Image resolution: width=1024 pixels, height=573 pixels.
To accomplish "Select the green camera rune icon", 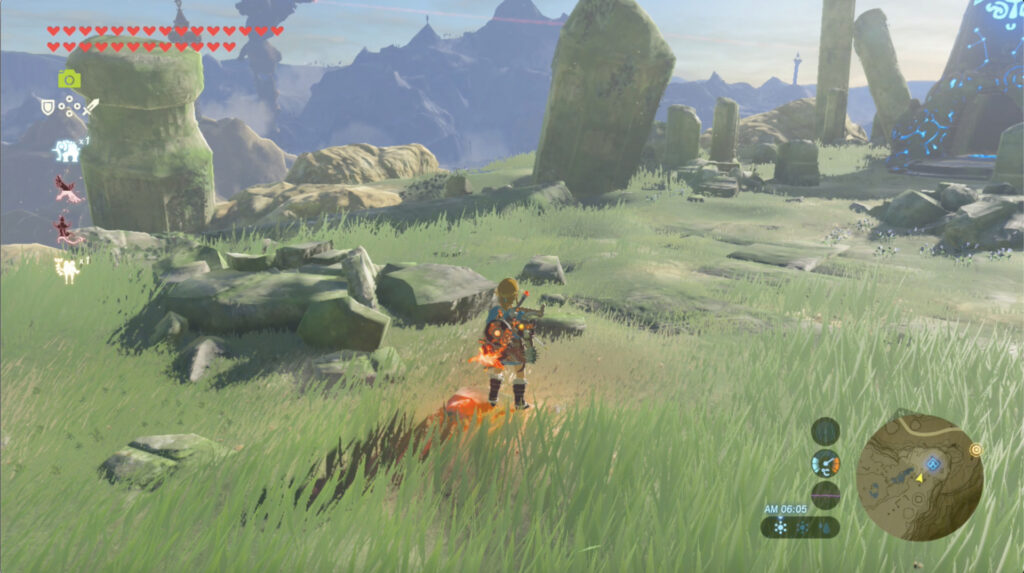I will coord(69,79).
